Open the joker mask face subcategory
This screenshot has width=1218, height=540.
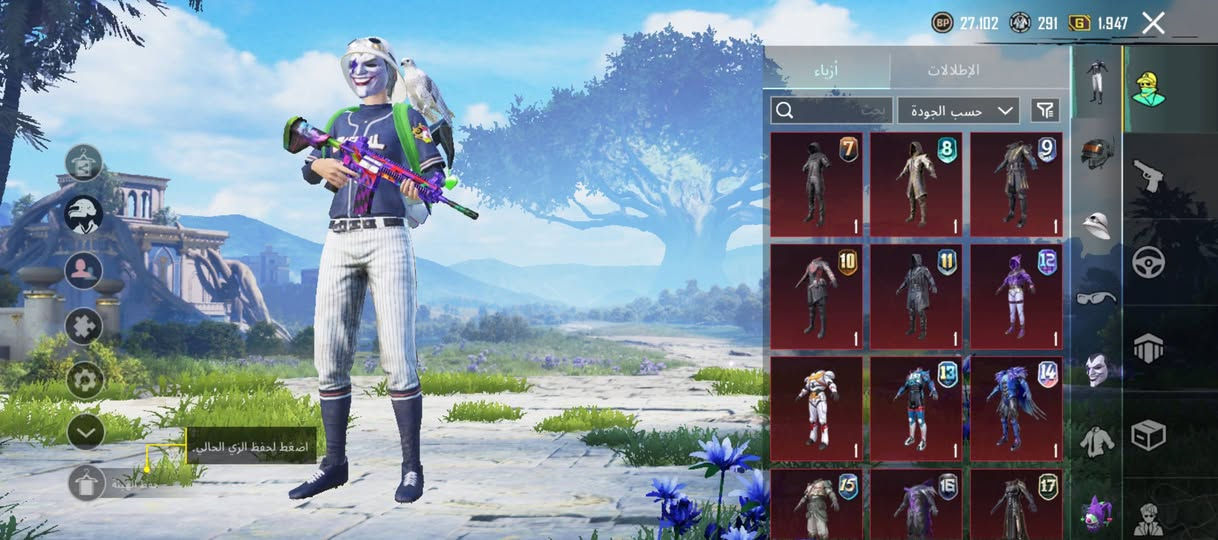click(1098, 370)
